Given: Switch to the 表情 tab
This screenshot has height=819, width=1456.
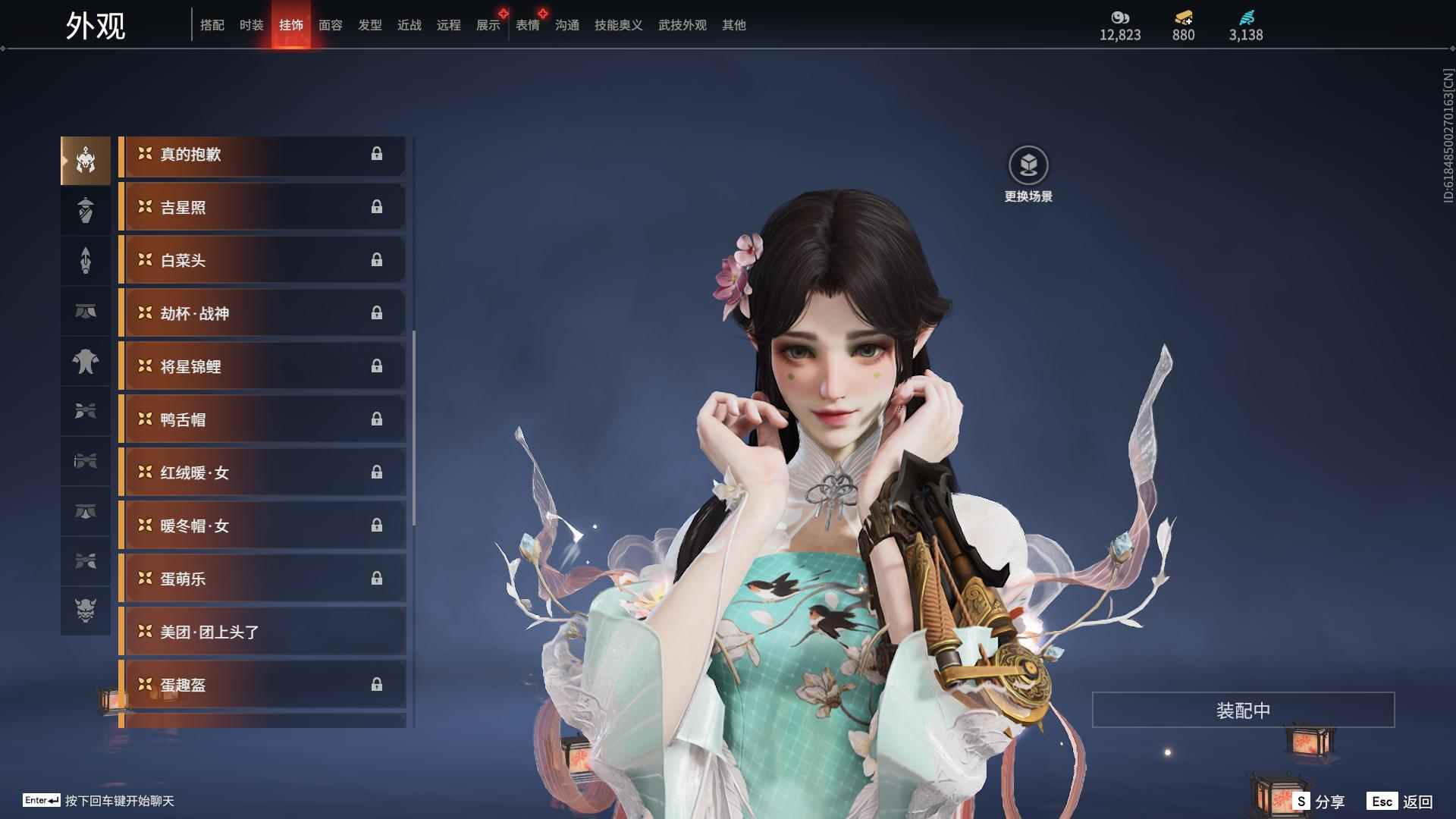Looking at the screenshot, I should tap(529, 25).
